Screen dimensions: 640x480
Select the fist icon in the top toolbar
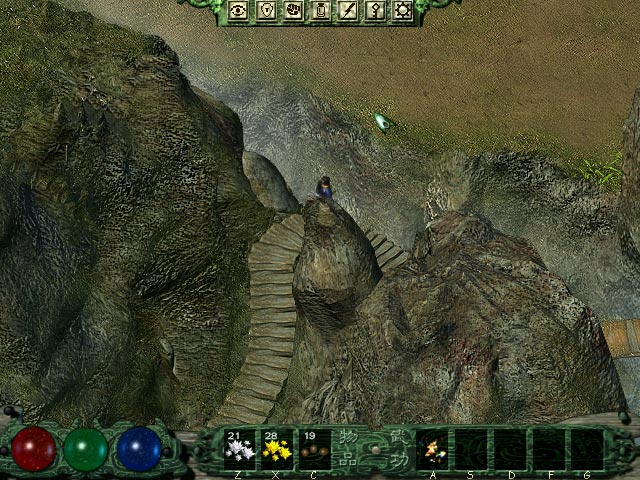coord(294,10)
